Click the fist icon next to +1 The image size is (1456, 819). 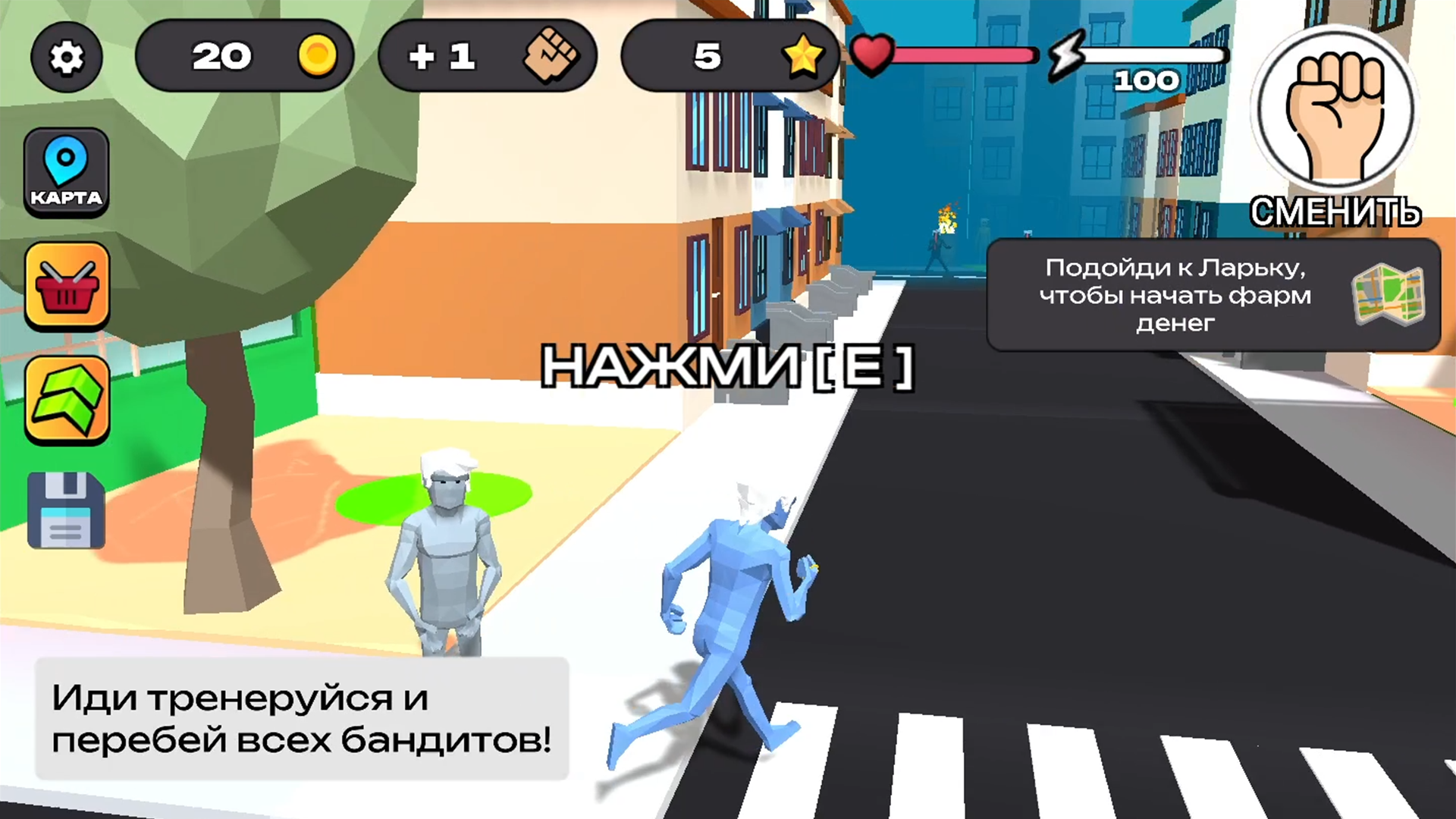554,56
